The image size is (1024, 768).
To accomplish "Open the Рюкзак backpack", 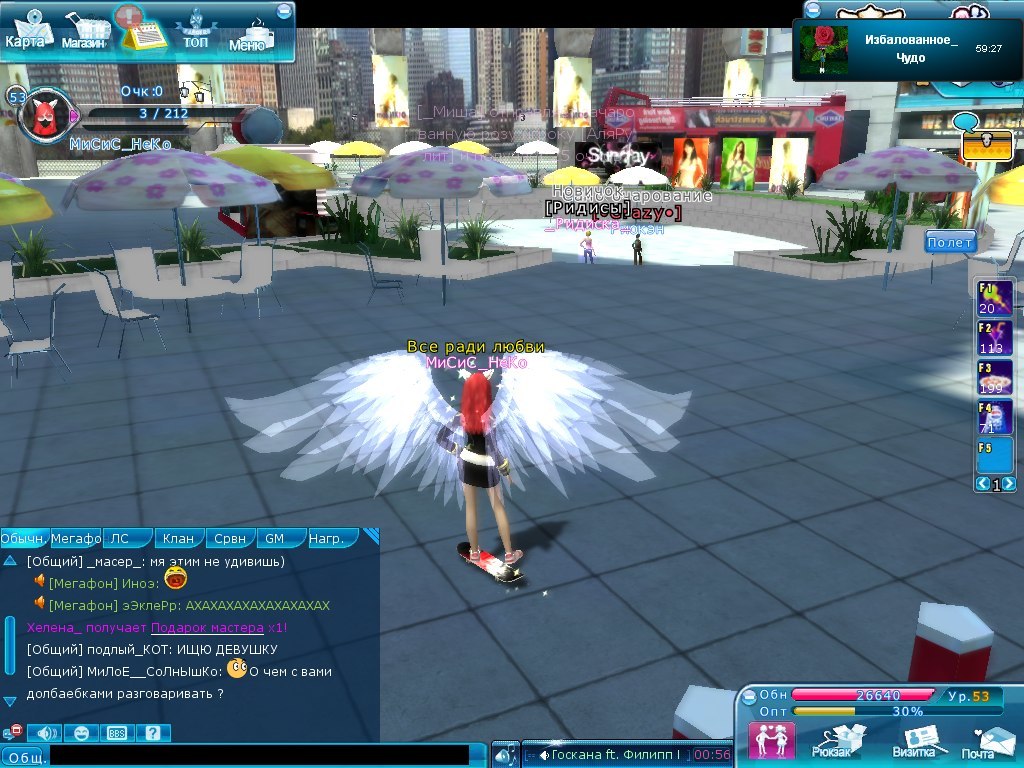I will [x=832, y=741].
